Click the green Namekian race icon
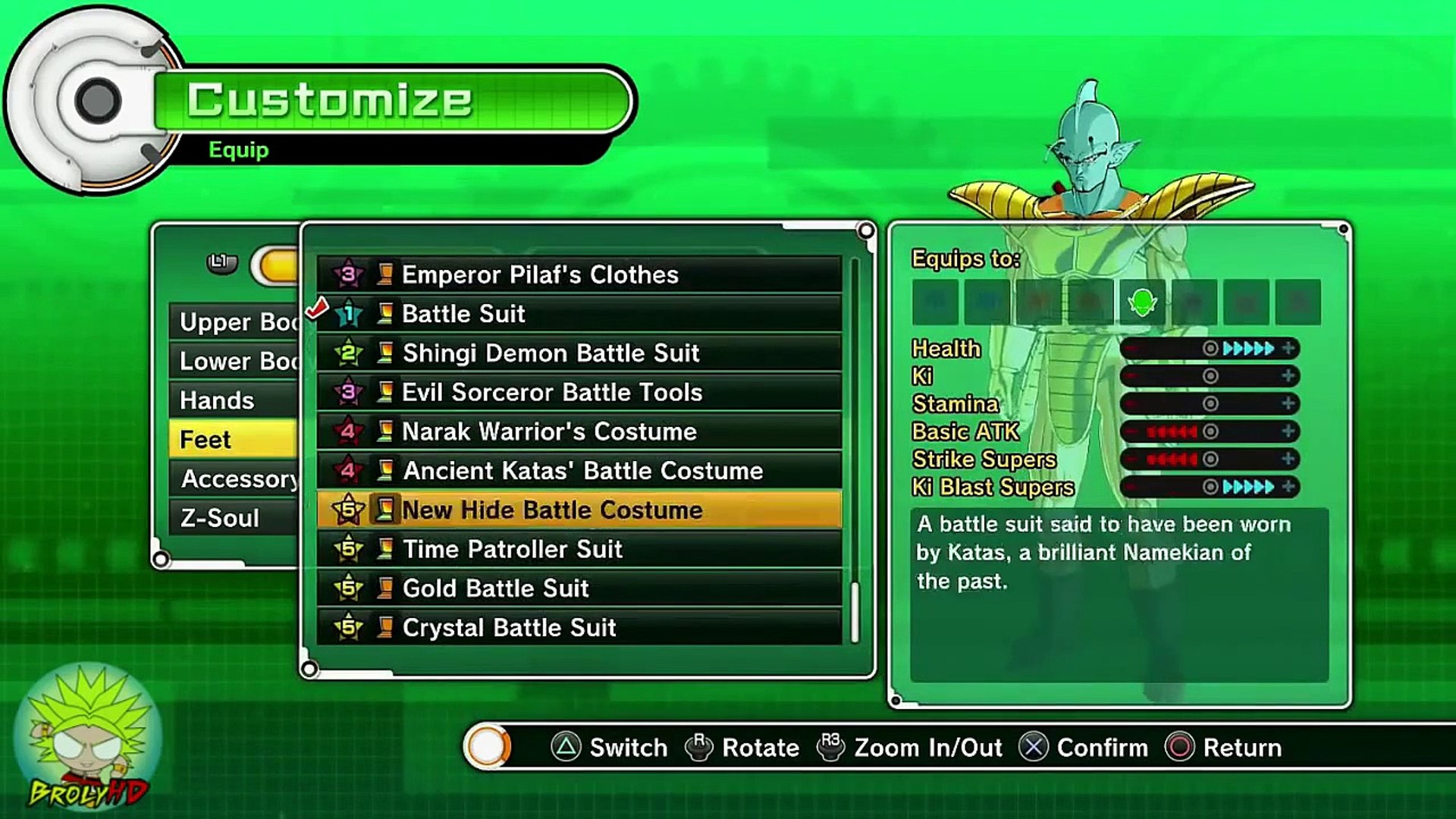The image size is (1456, 819). click(1142, 303)
